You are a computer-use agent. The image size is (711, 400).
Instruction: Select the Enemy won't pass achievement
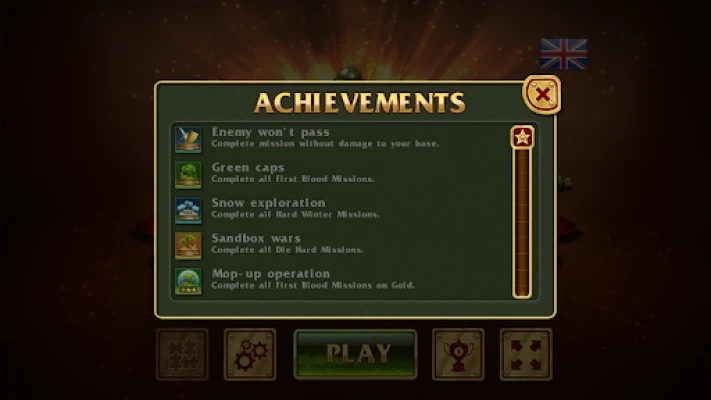pos(325,138)
